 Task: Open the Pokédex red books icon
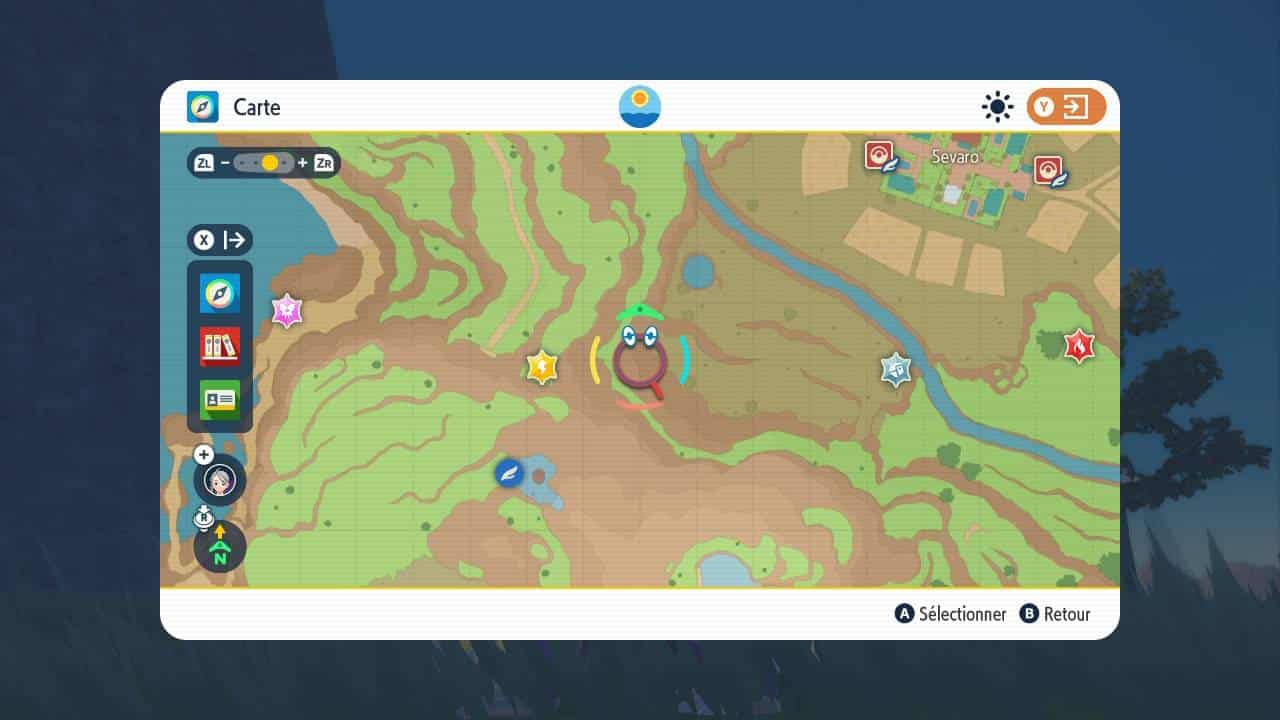coord(220,346)
